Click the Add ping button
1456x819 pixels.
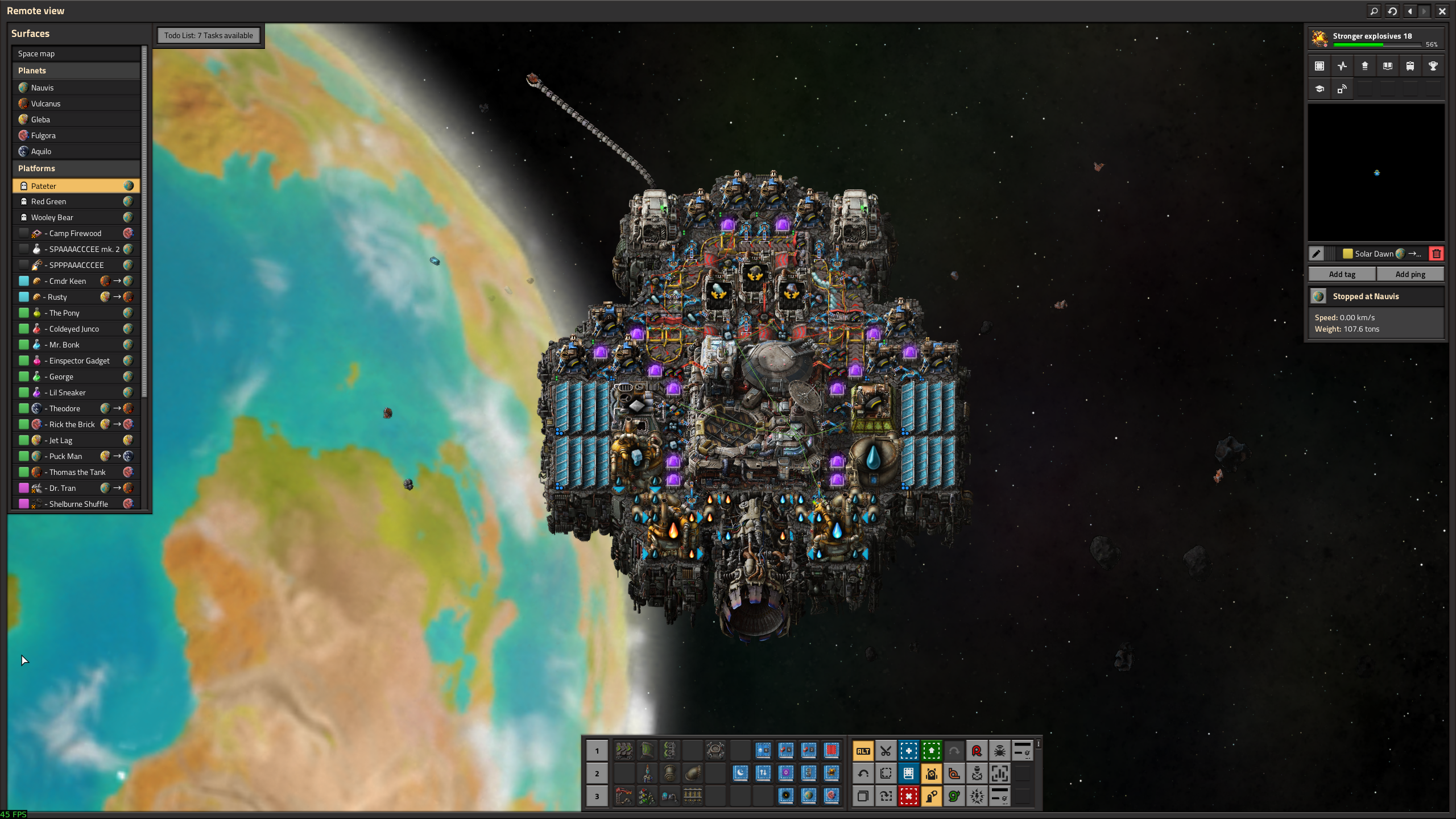(1410, 274)
